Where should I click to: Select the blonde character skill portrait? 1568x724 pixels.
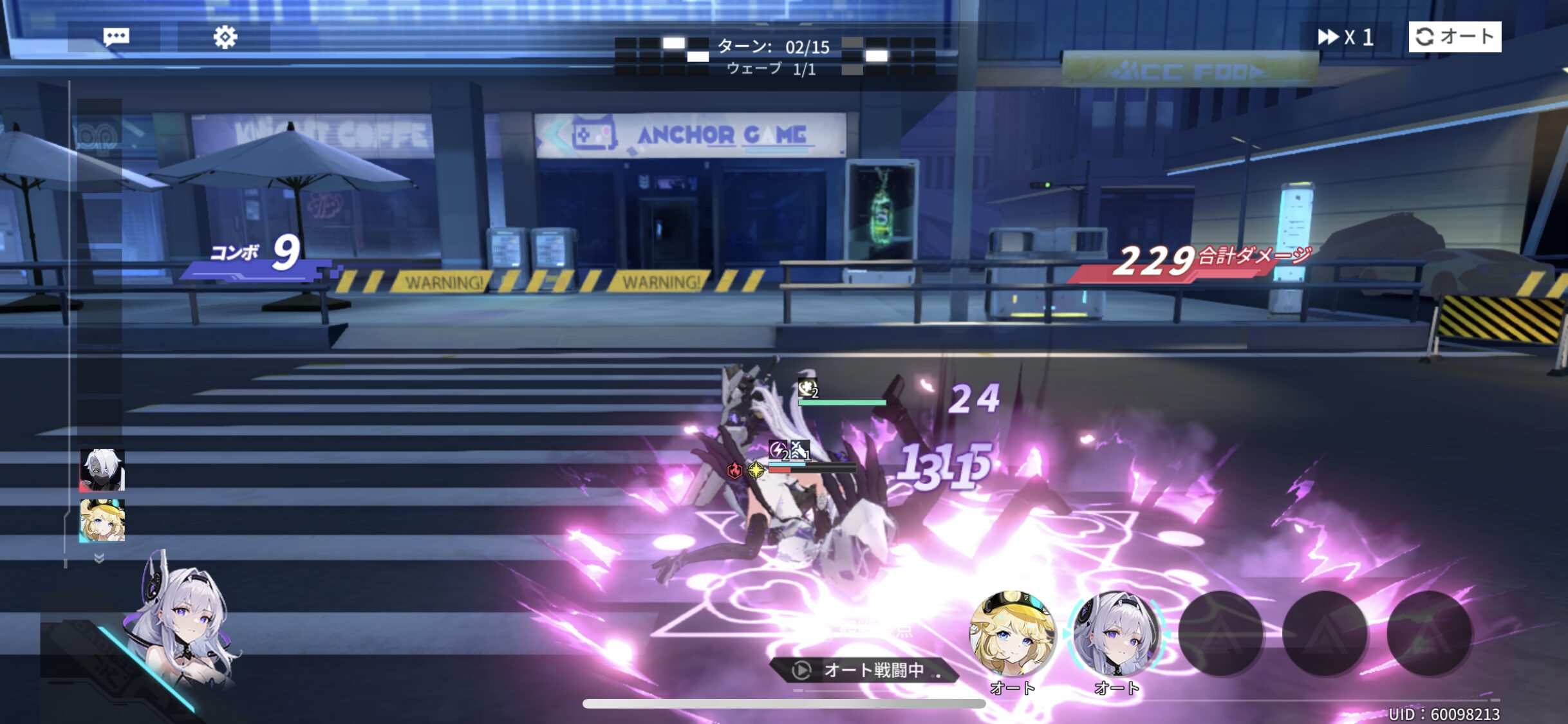click(1012, 635)
